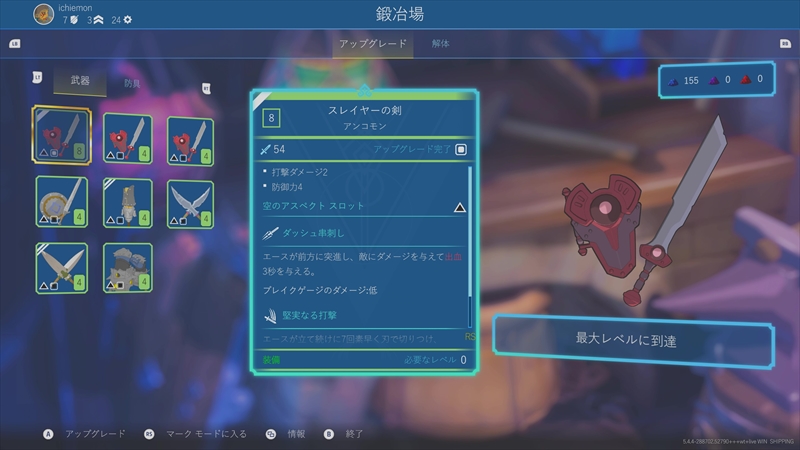Click the 最大レベルに到達 button

tap(633, 341)
